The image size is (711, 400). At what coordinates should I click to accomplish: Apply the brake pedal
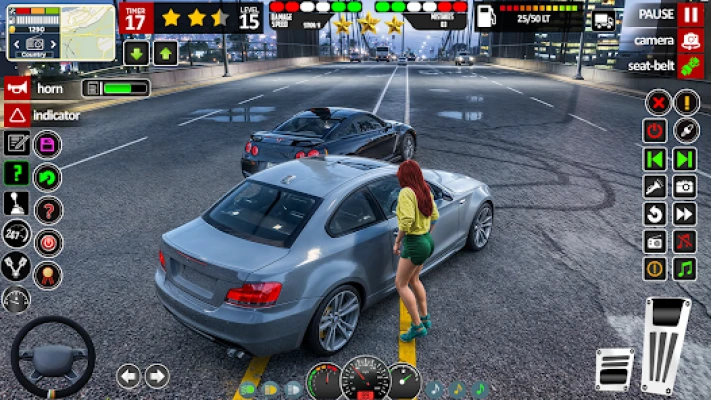pyautogui.click(x=614, y=368)
